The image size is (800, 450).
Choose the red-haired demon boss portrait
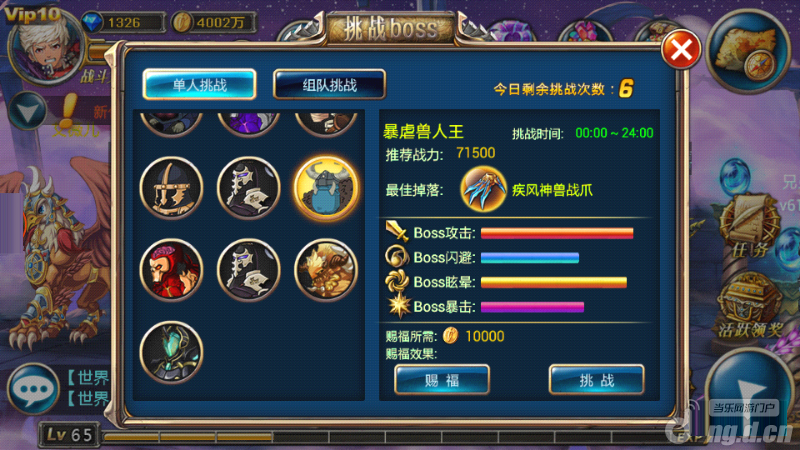pyautogui.click(x=171, y=268)
